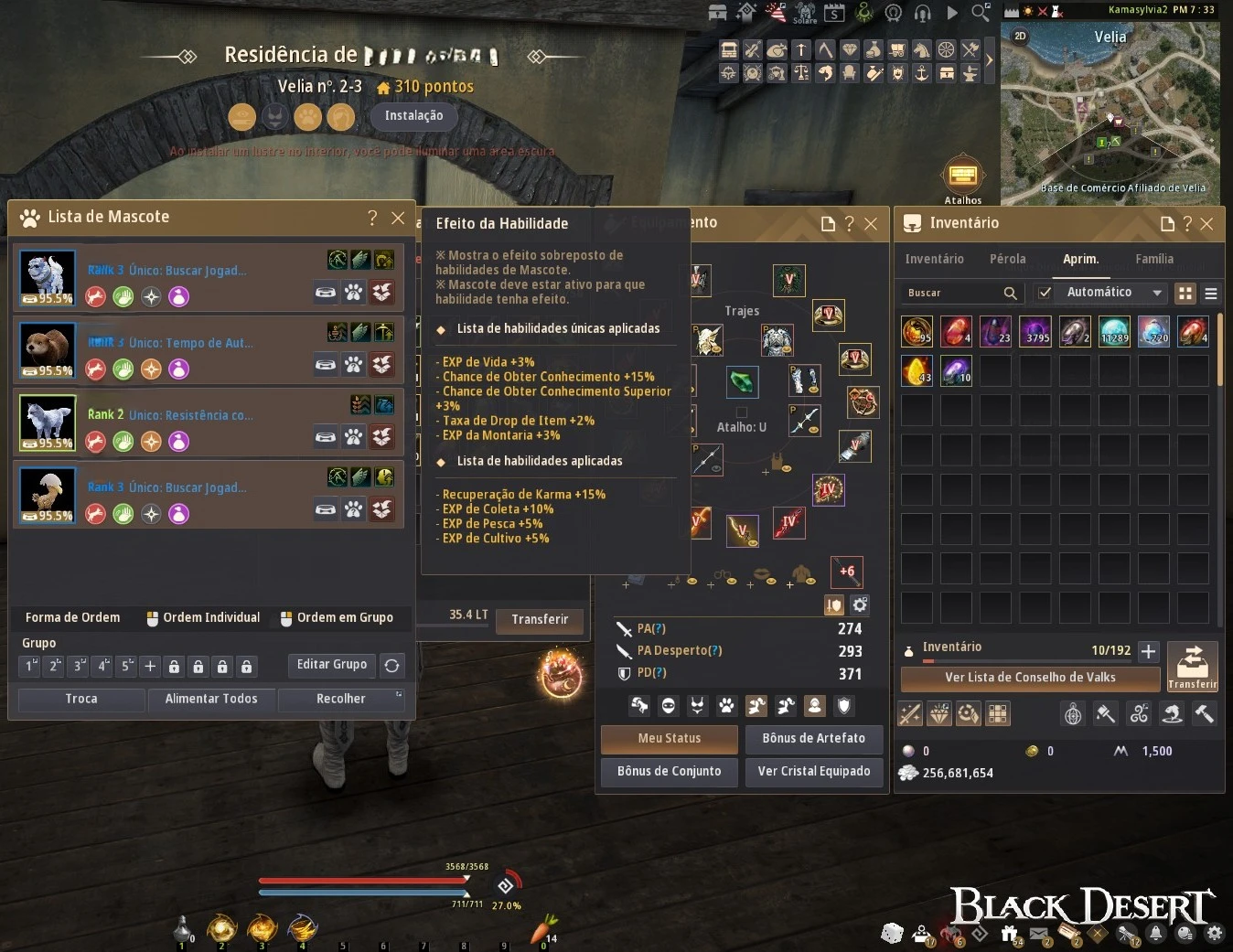
Task: Switch to the Pérola tab
Action: [1007, 259]
